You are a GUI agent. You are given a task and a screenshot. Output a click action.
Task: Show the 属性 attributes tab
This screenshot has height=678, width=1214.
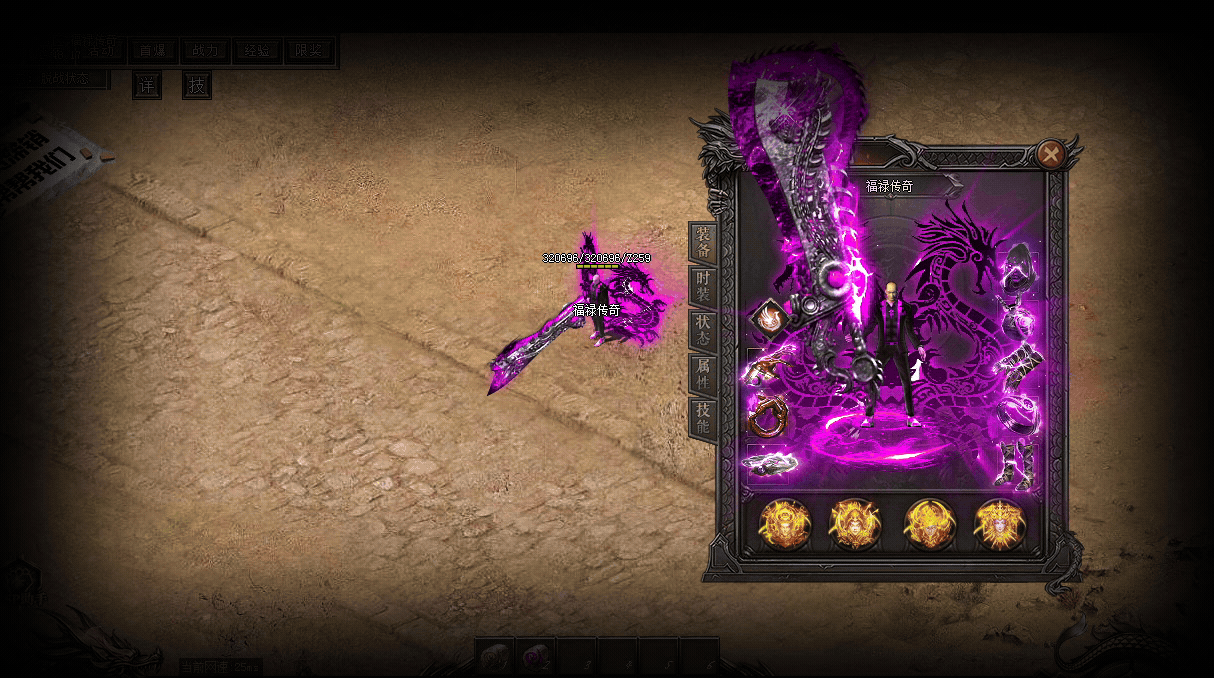click(703, 375)
